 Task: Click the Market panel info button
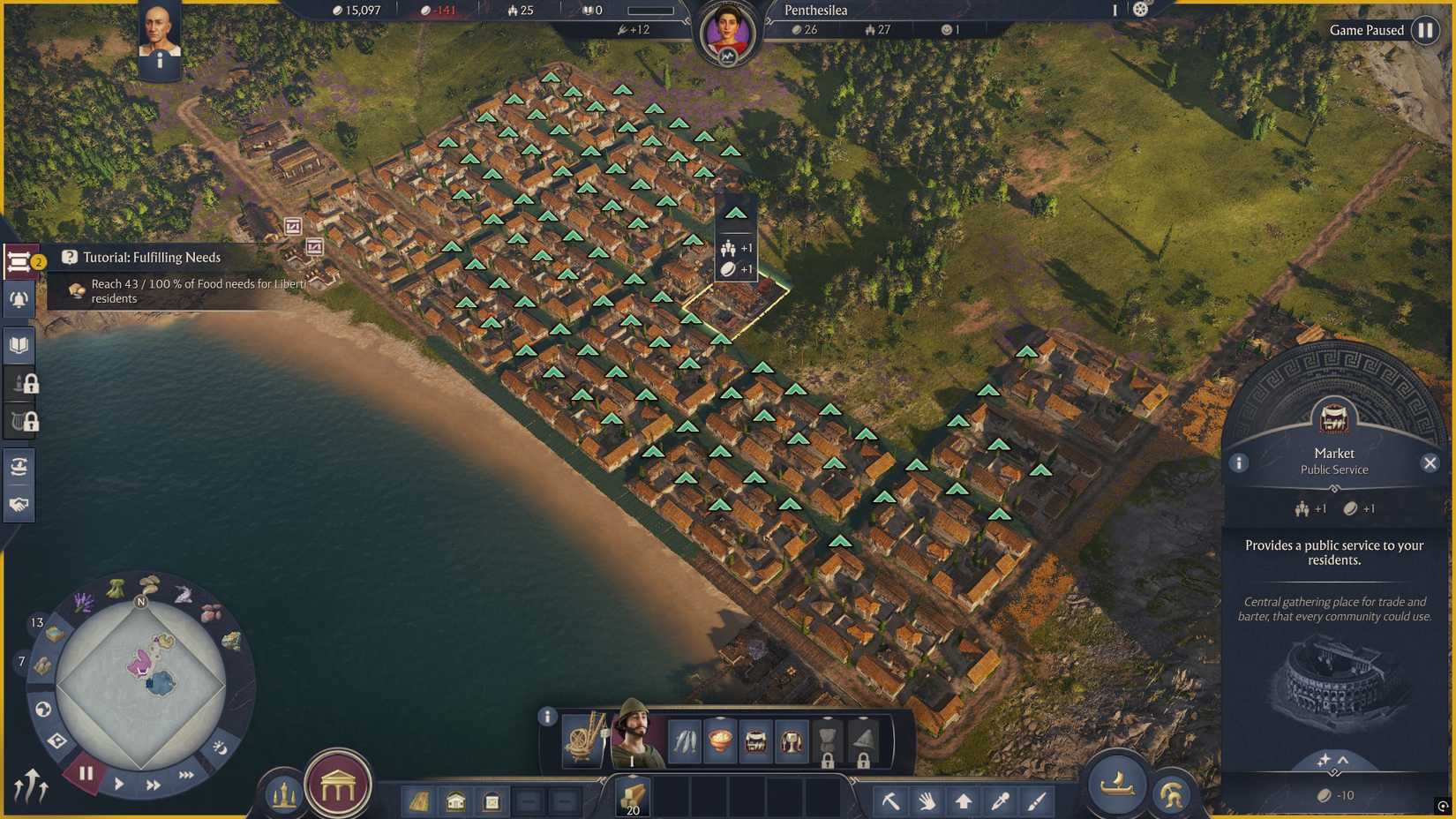point(1240,462)
